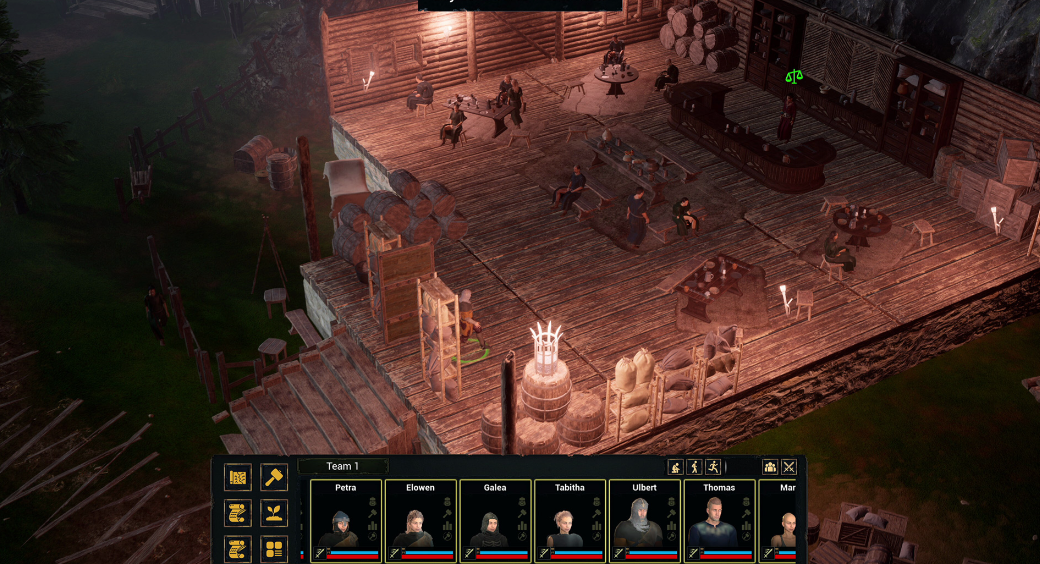Set movement to crouch stance
Screen dimensions: 1040x564
676,467
